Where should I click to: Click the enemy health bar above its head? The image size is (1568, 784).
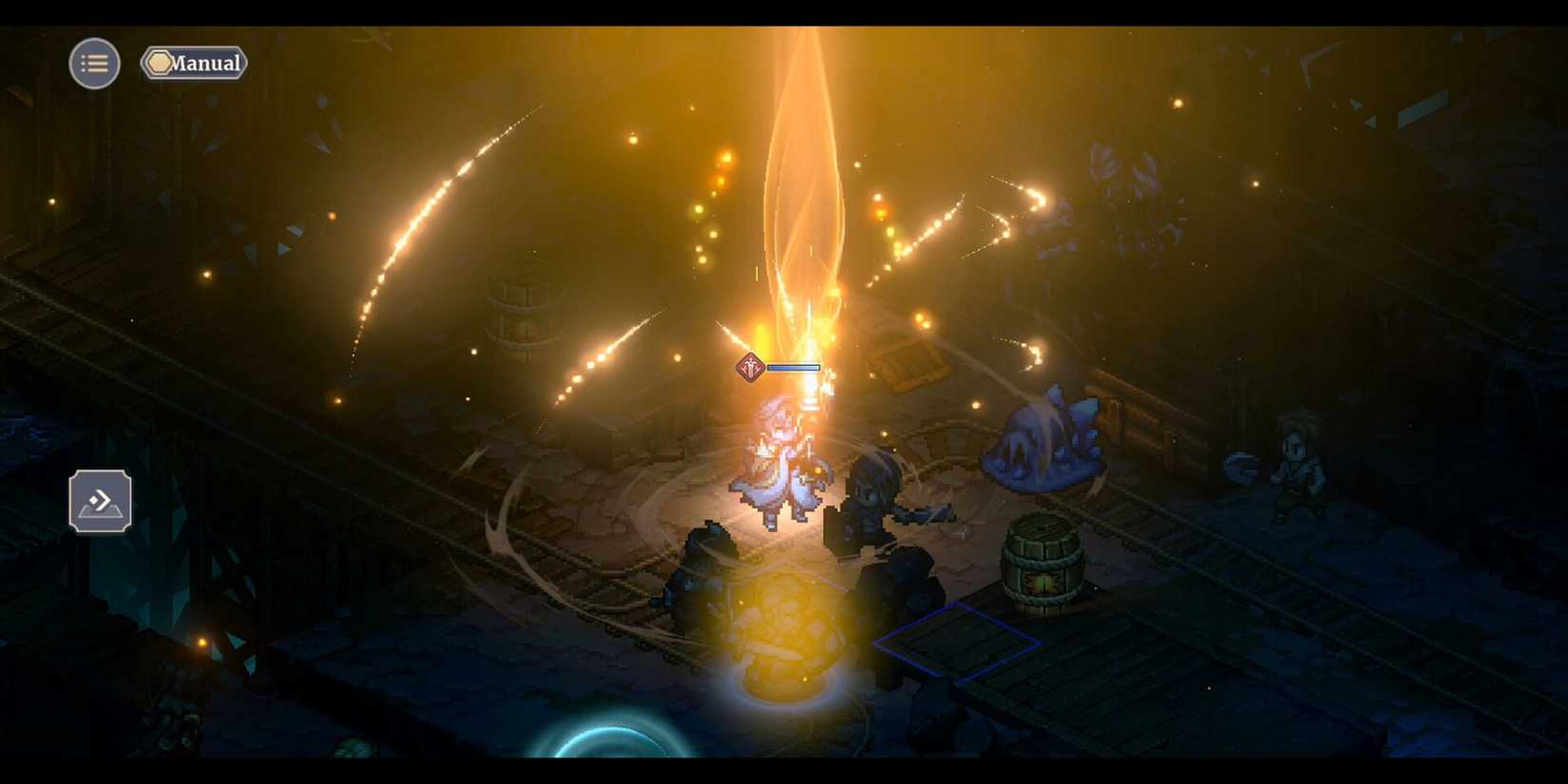(794, 365)
